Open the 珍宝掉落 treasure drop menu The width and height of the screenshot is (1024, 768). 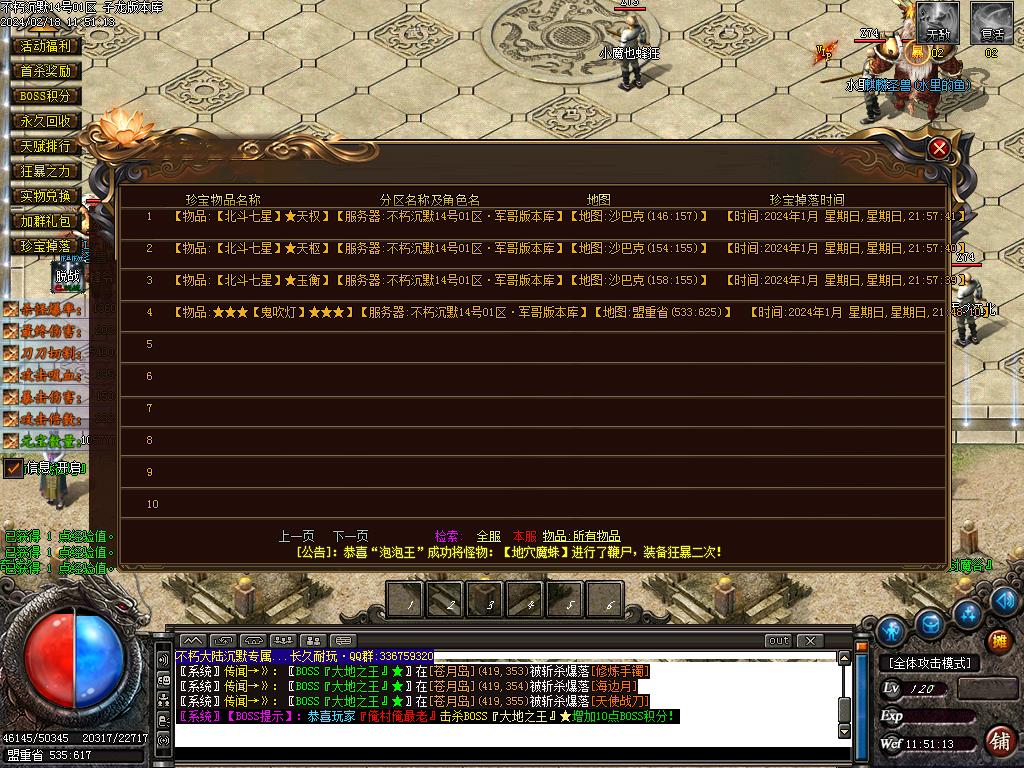click(x=46, y=246)
